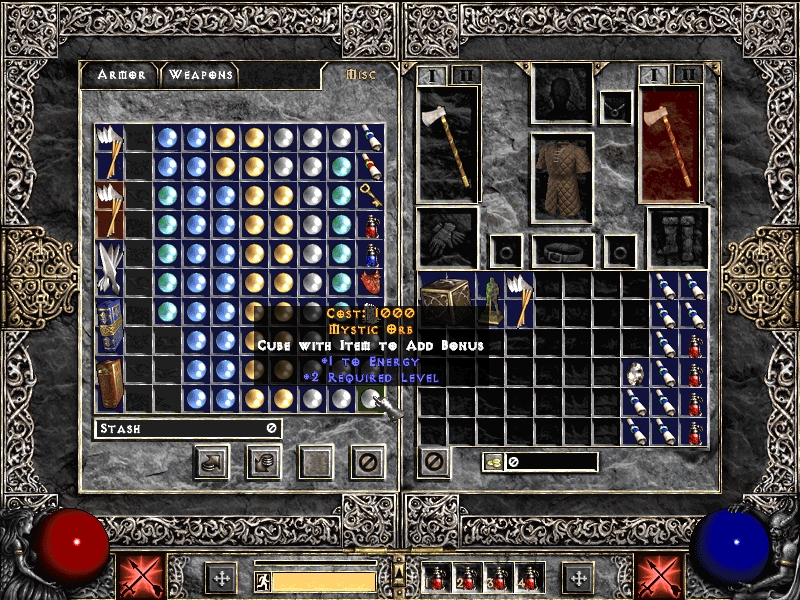
Task: Select the quilted armor in body slot
Action: pos(562,176)
